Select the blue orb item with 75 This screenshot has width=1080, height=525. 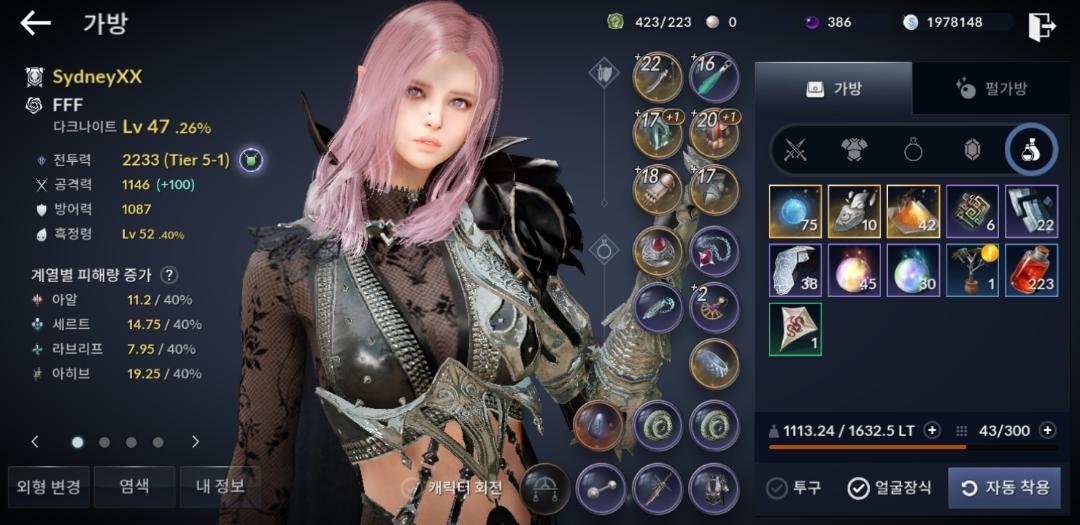(x=795, y=211)
